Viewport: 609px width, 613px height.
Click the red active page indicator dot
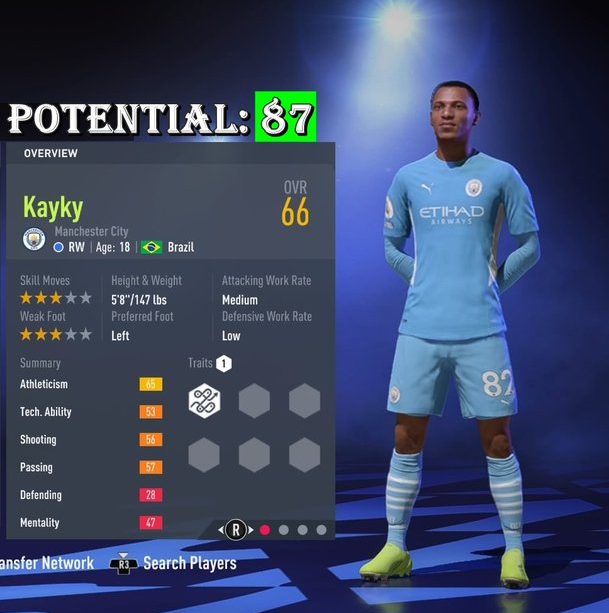[265, 530]
